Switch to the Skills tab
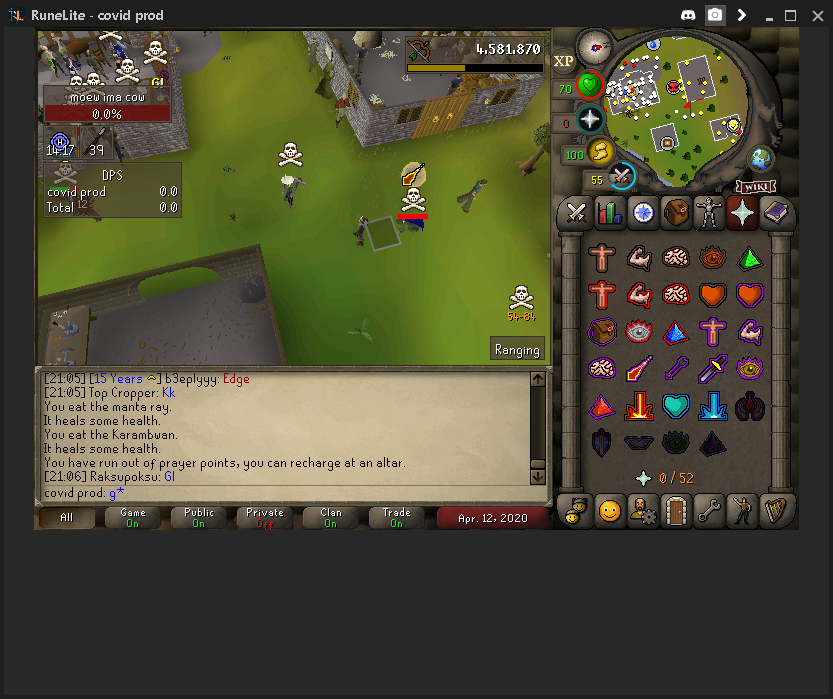The height and width of the screenshot is (699, 833). click(609, 212)
